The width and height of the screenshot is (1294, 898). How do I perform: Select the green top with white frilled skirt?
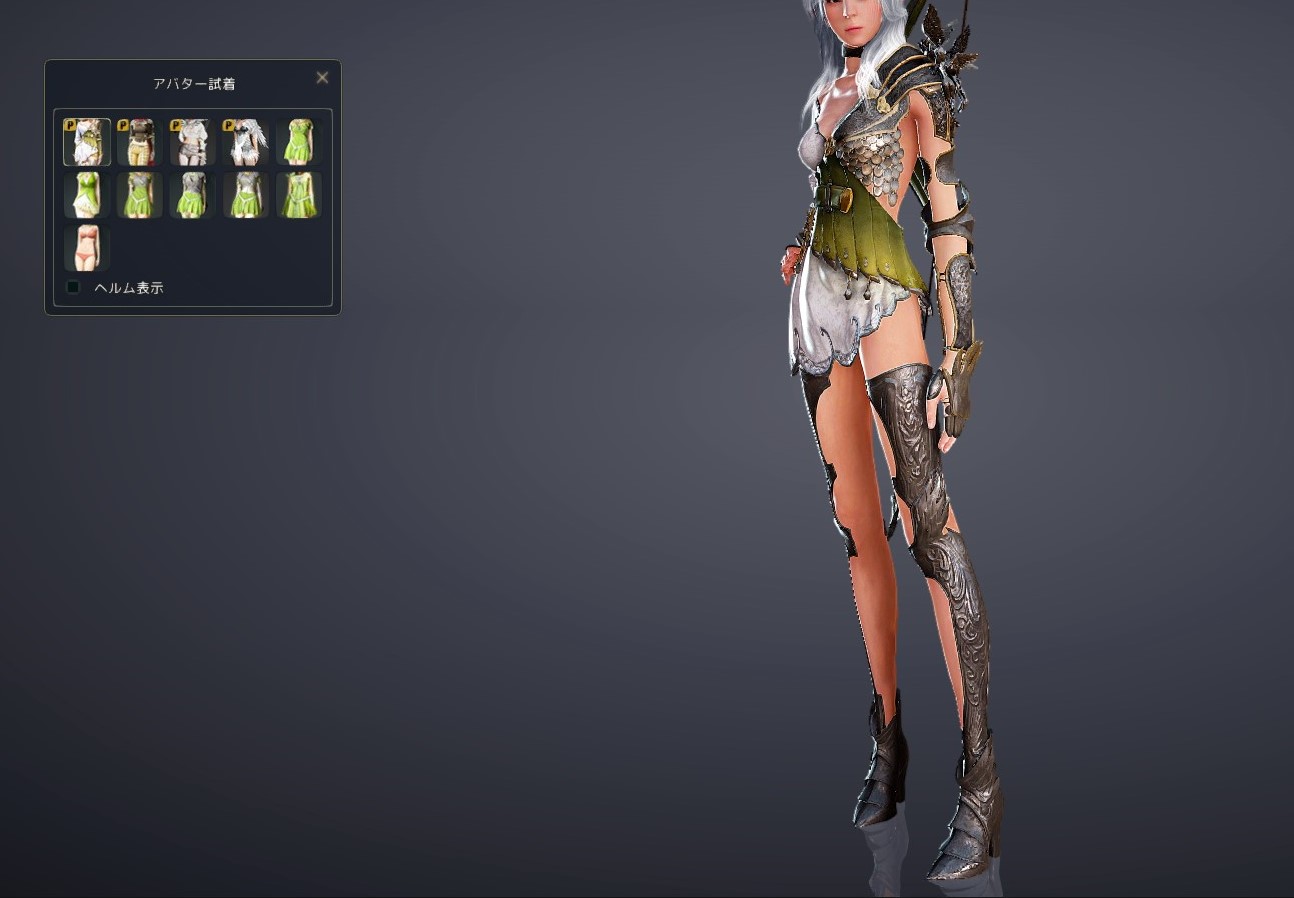click(x=87, y=195)
